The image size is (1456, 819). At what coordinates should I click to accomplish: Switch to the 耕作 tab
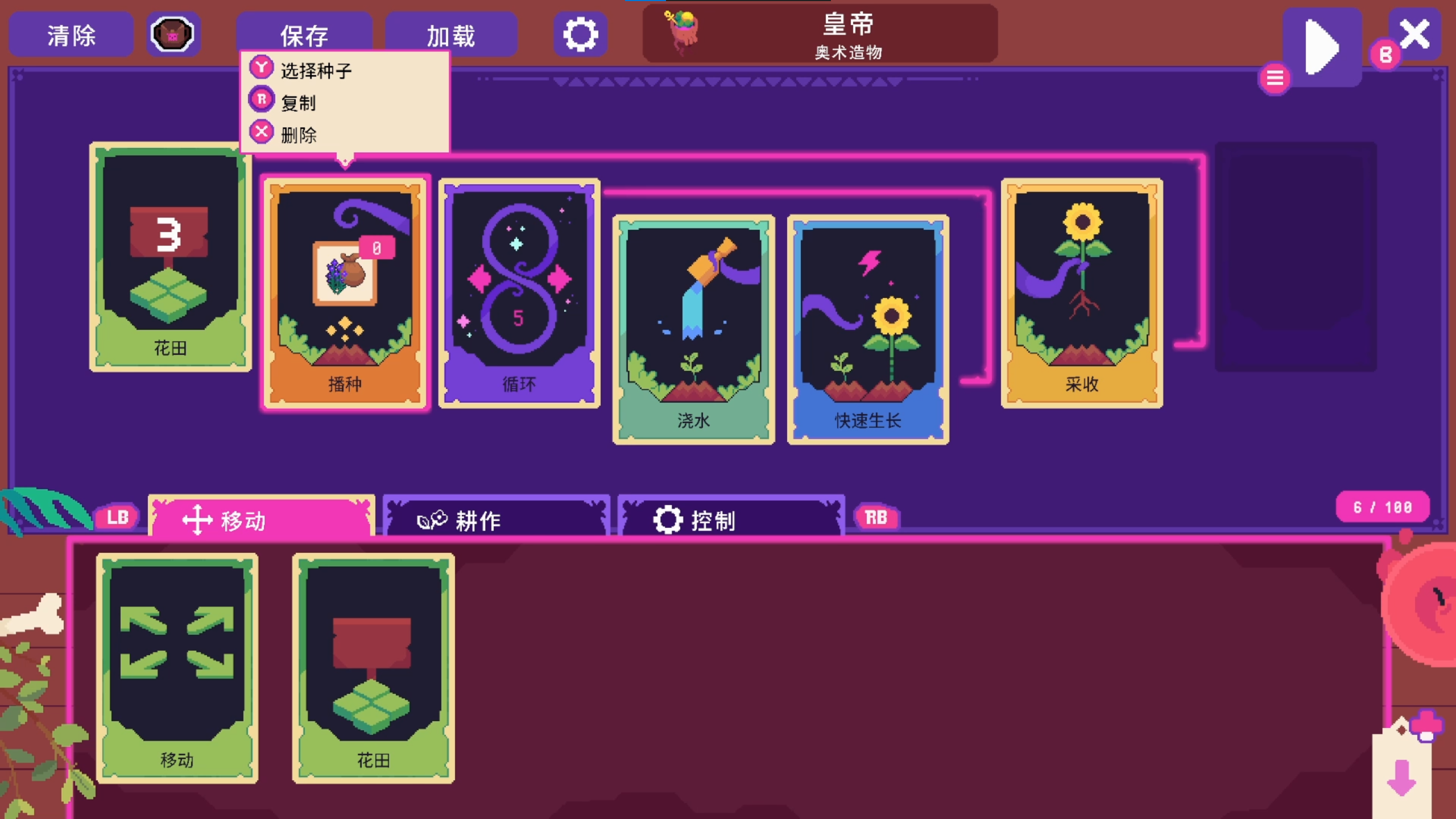click(496, 518)
